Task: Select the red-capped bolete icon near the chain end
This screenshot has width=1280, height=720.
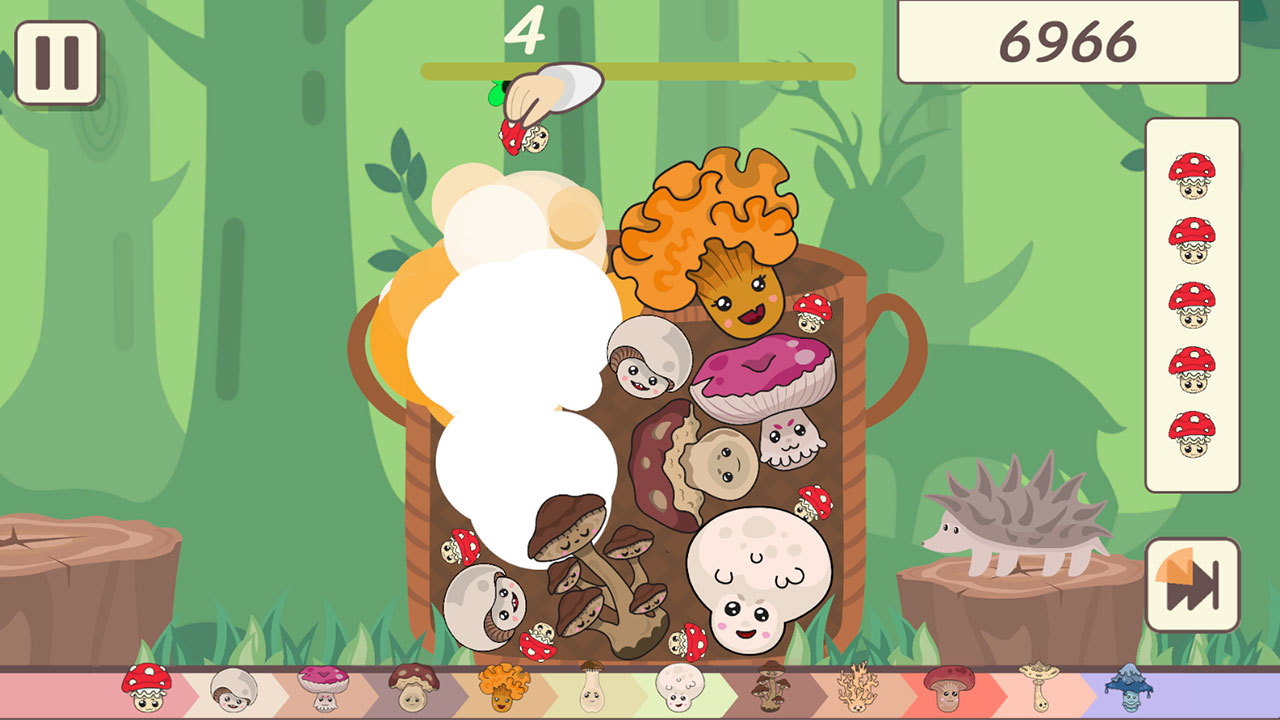Action: (951, 688)
